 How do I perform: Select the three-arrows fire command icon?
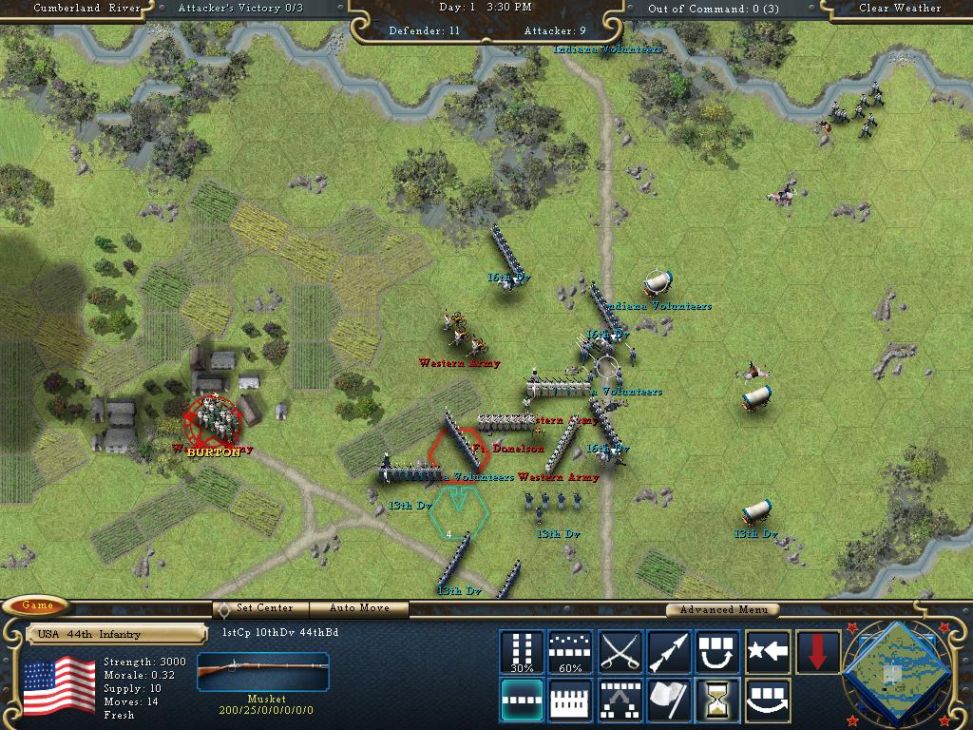point(669,652)
